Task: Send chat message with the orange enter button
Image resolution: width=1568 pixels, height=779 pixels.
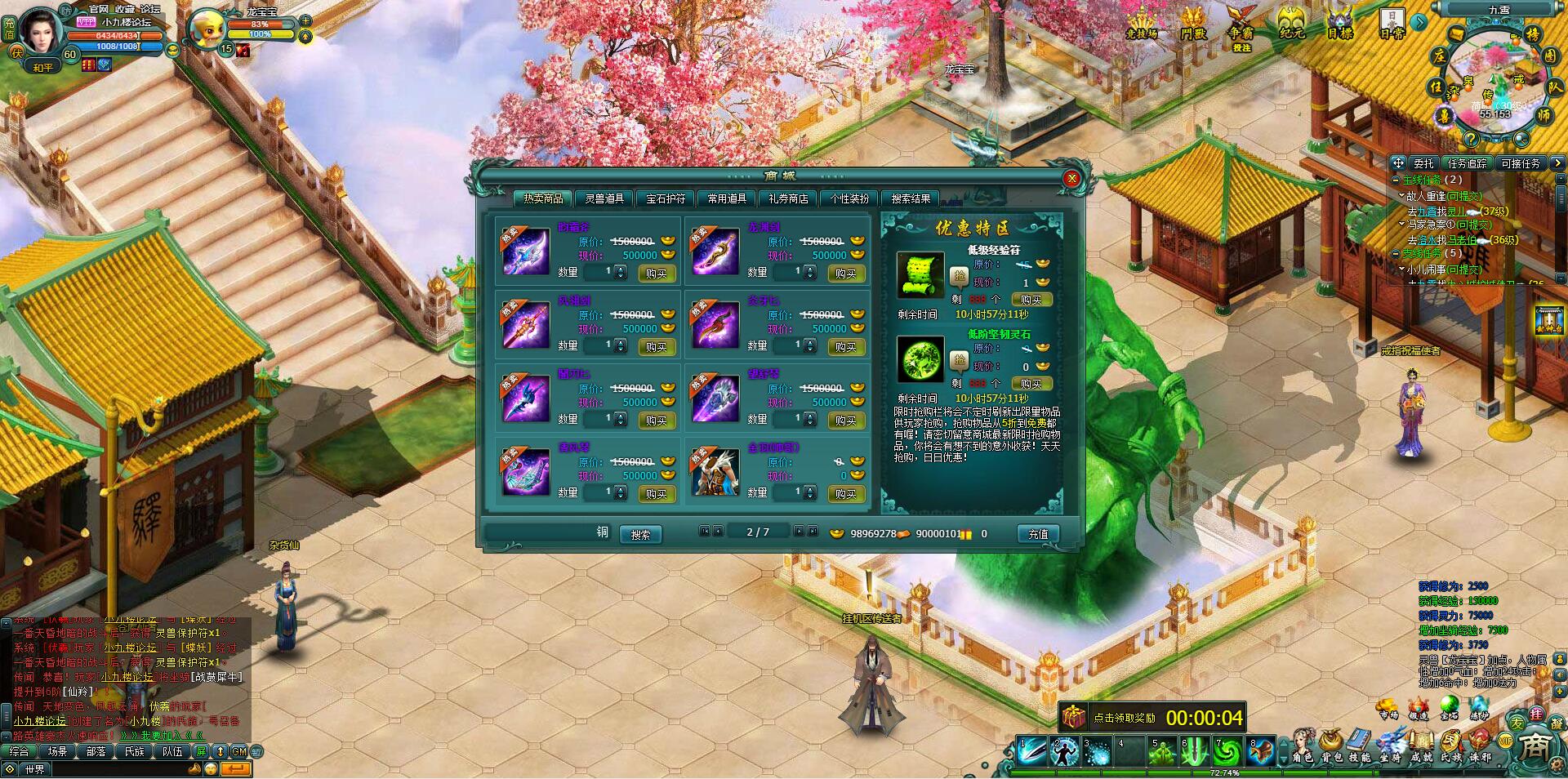Action: point(235,768)
